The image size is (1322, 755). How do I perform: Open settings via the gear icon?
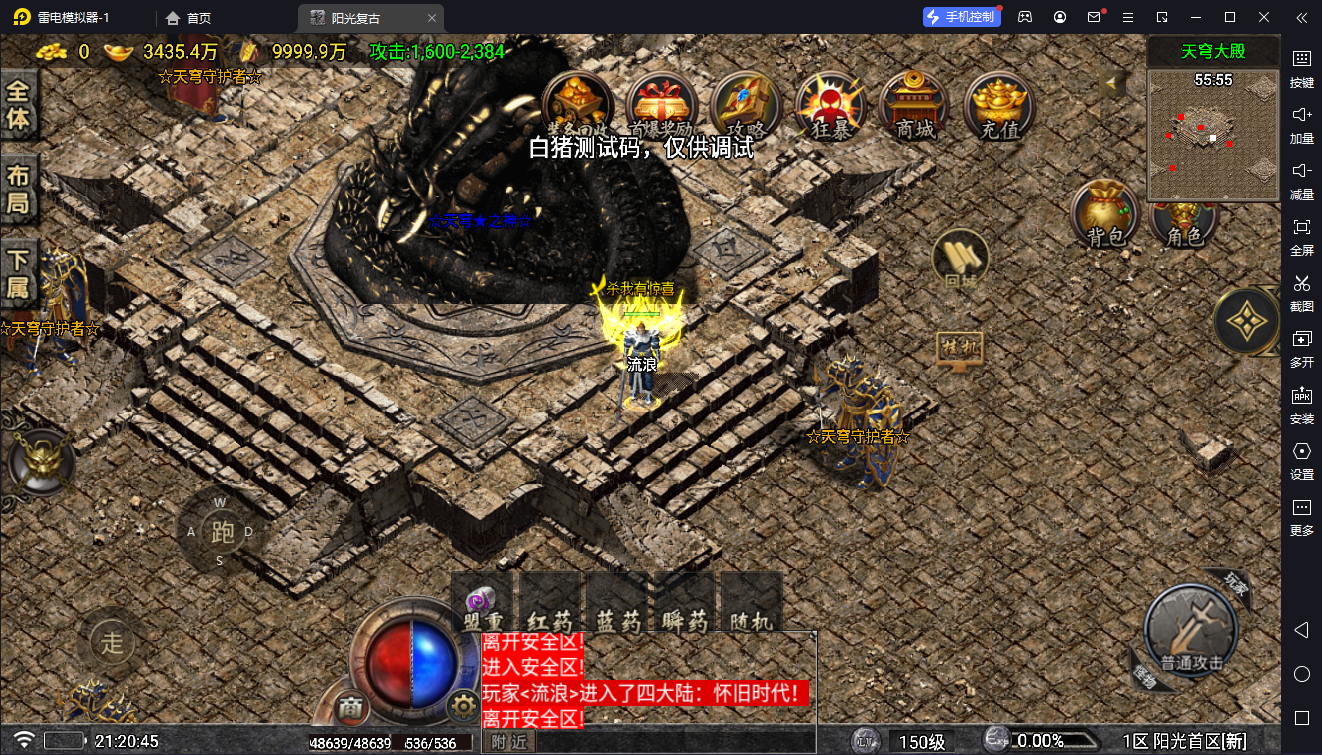tap(462, 707)
